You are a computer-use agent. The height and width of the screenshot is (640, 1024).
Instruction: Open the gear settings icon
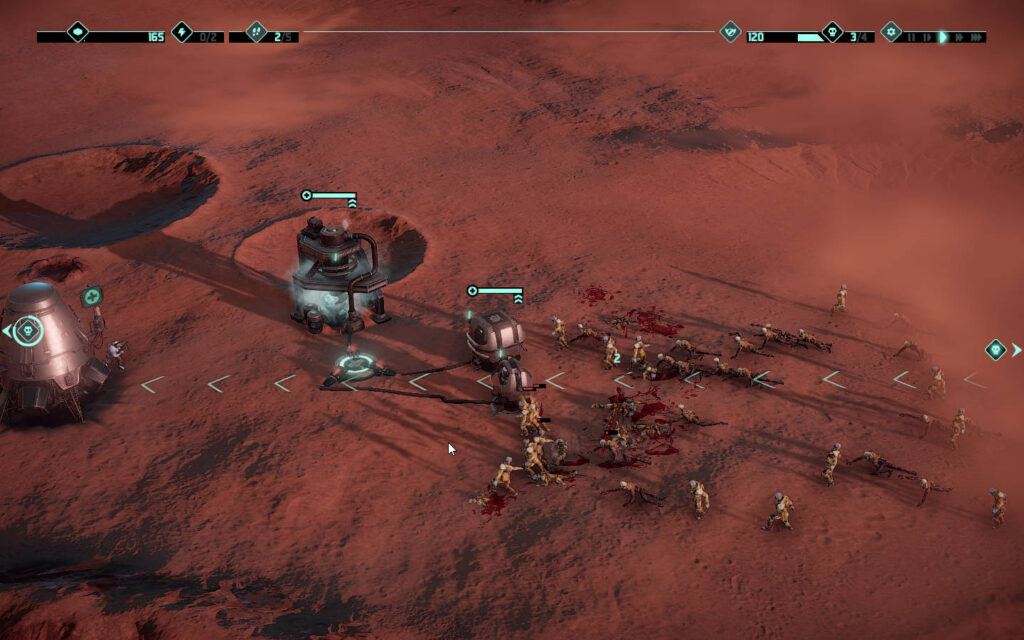coord(891,32)
